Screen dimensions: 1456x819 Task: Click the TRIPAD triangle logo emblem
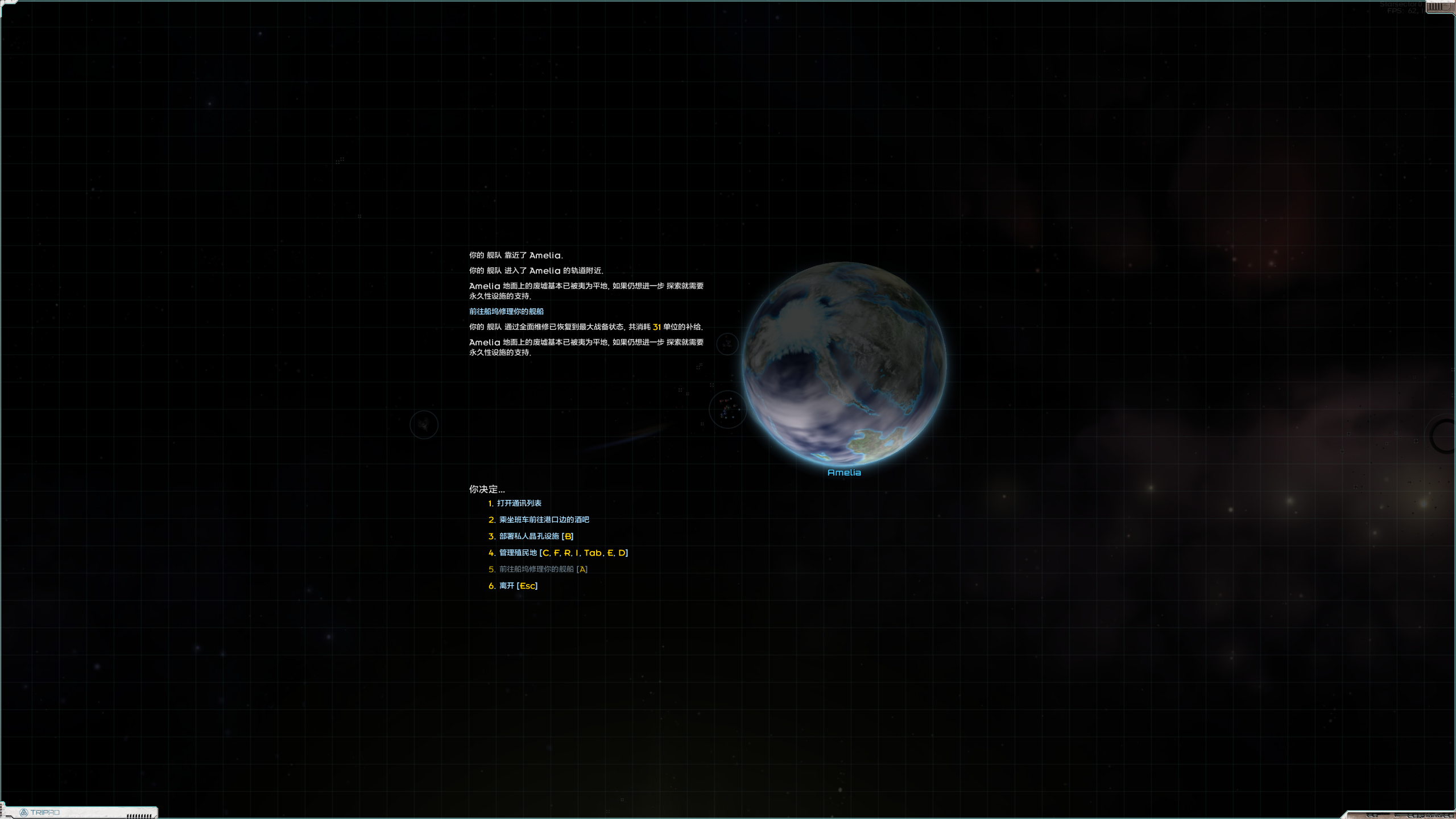coord(25,812)
